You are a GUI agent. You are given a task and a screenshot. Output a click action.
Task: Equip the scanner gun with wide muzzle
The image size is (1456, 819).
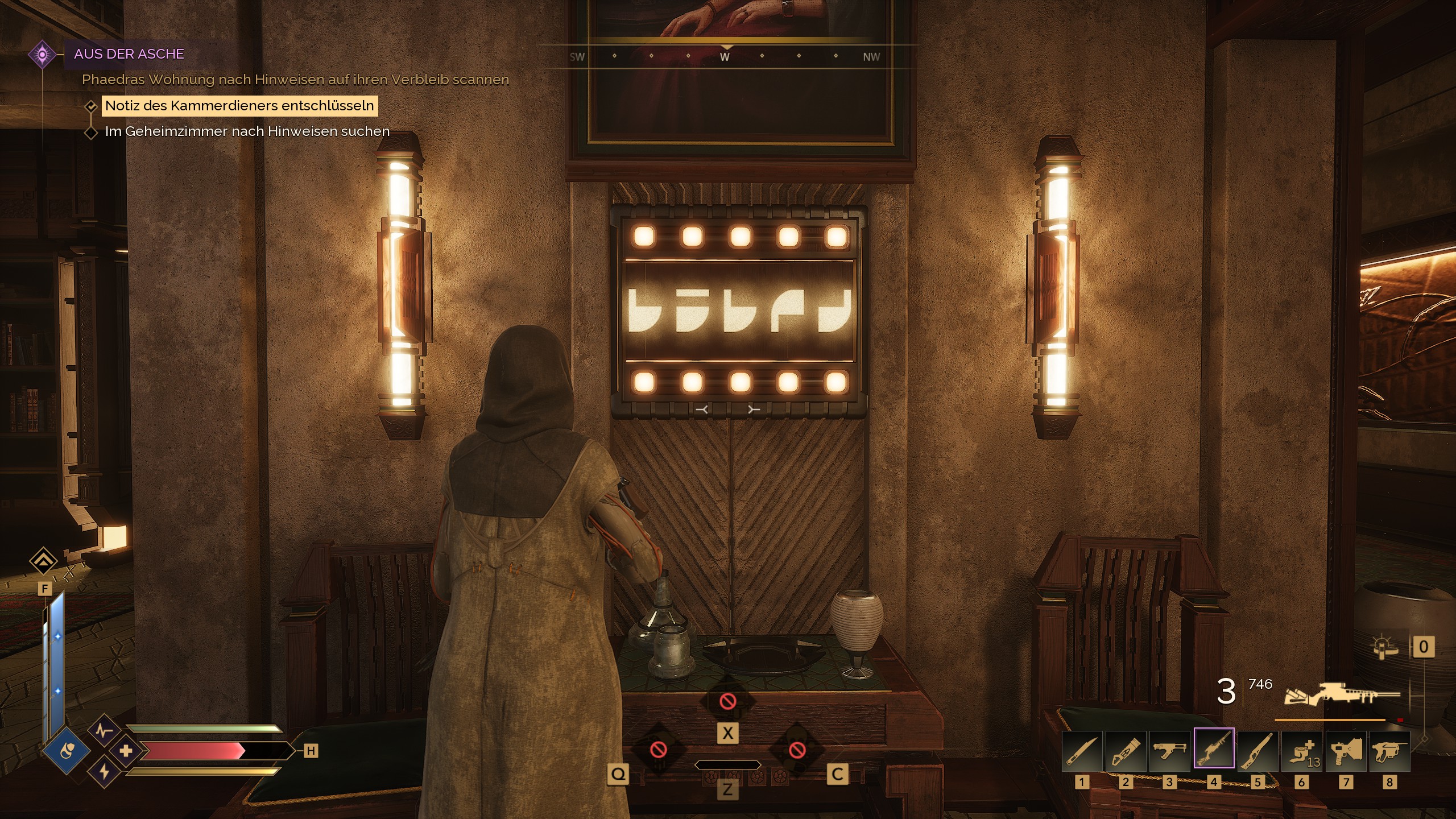(x=1346, y=750)
